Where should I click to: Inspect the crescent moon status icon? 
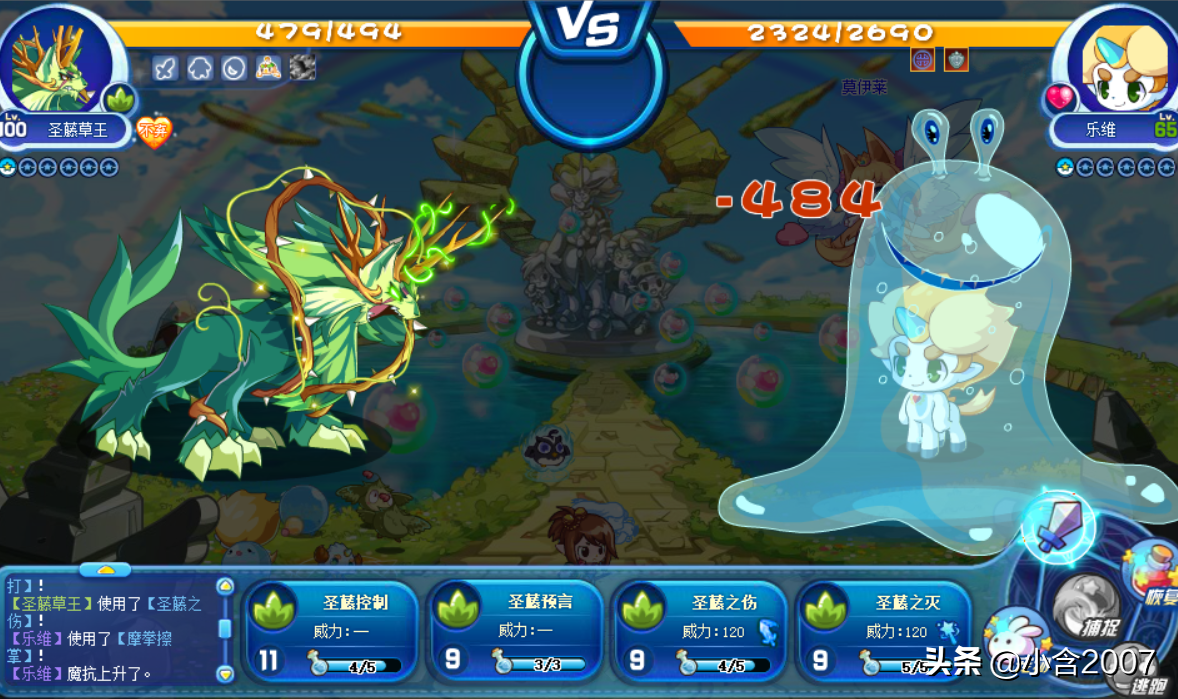pos(233,68)
